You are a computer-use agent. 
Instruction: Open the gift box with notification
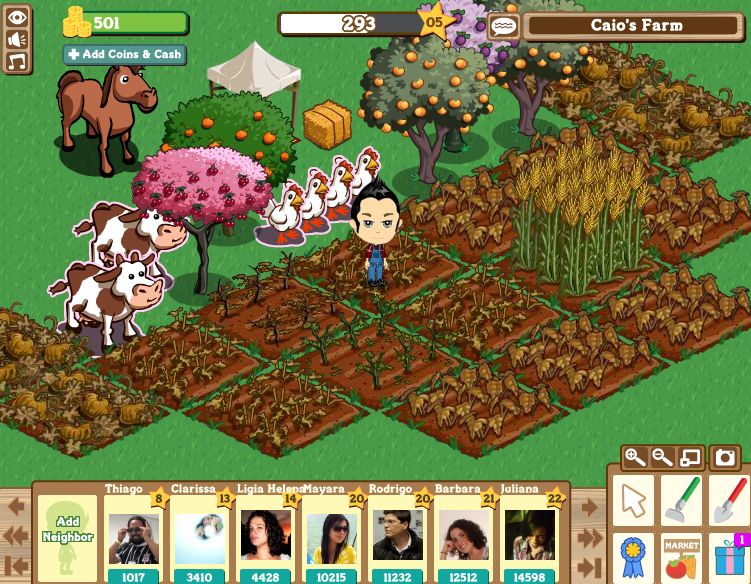pos(729,558)
